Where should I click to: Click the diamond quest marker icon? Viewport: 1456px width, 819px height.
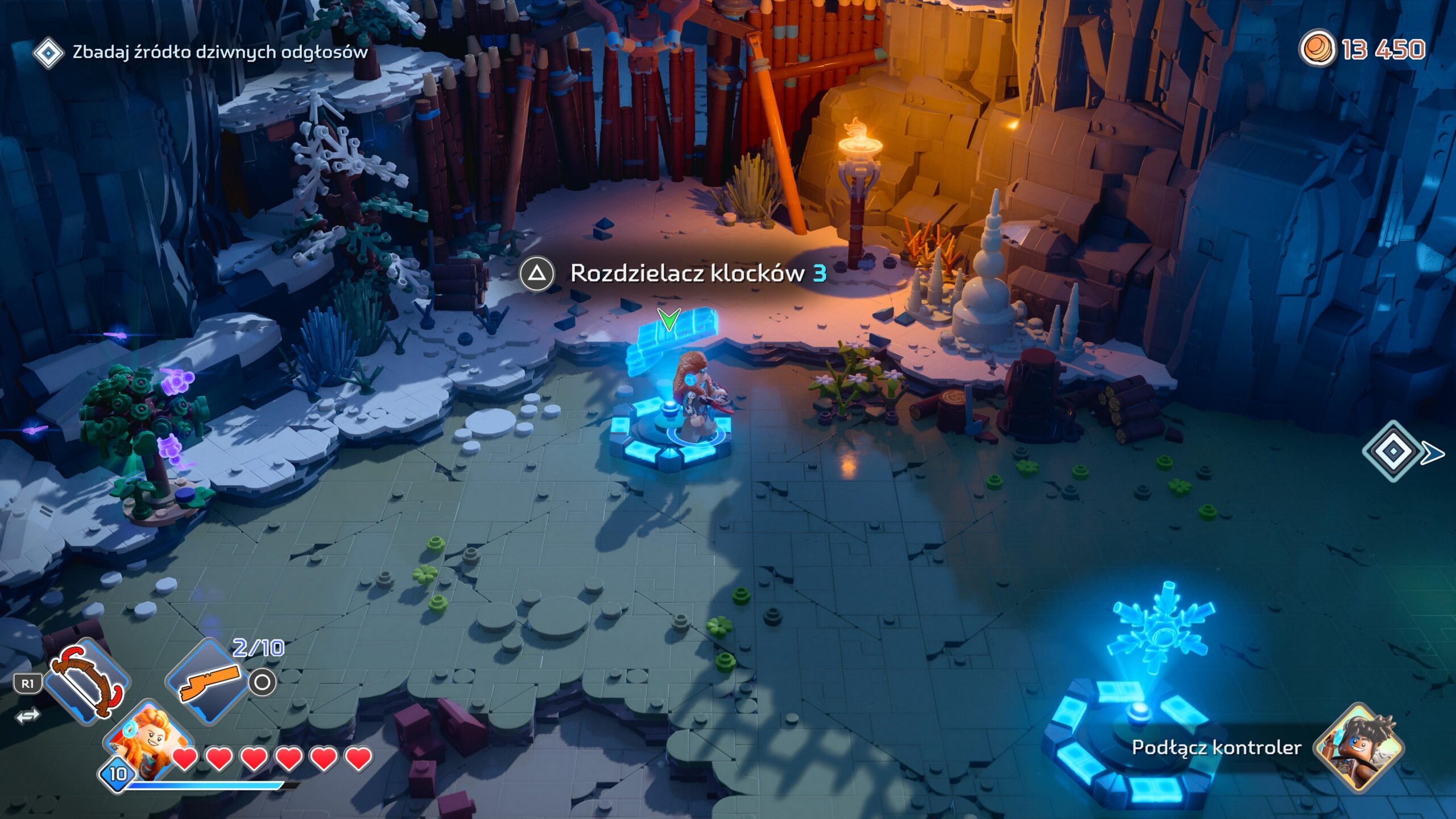pos(48,53)
